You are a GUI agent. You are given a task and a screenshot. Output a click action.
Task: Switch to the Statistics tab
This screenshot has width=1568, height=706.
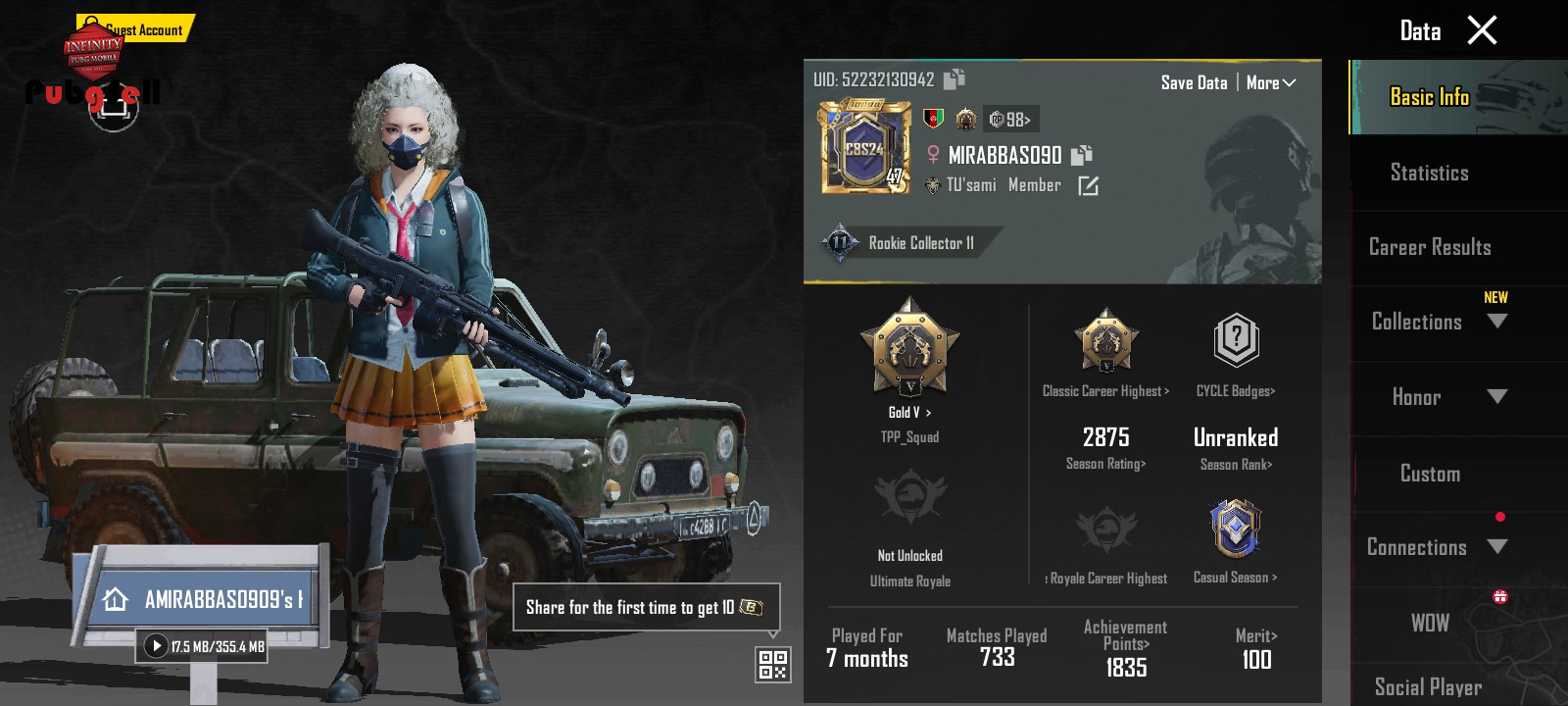[x=1429, y=173]
